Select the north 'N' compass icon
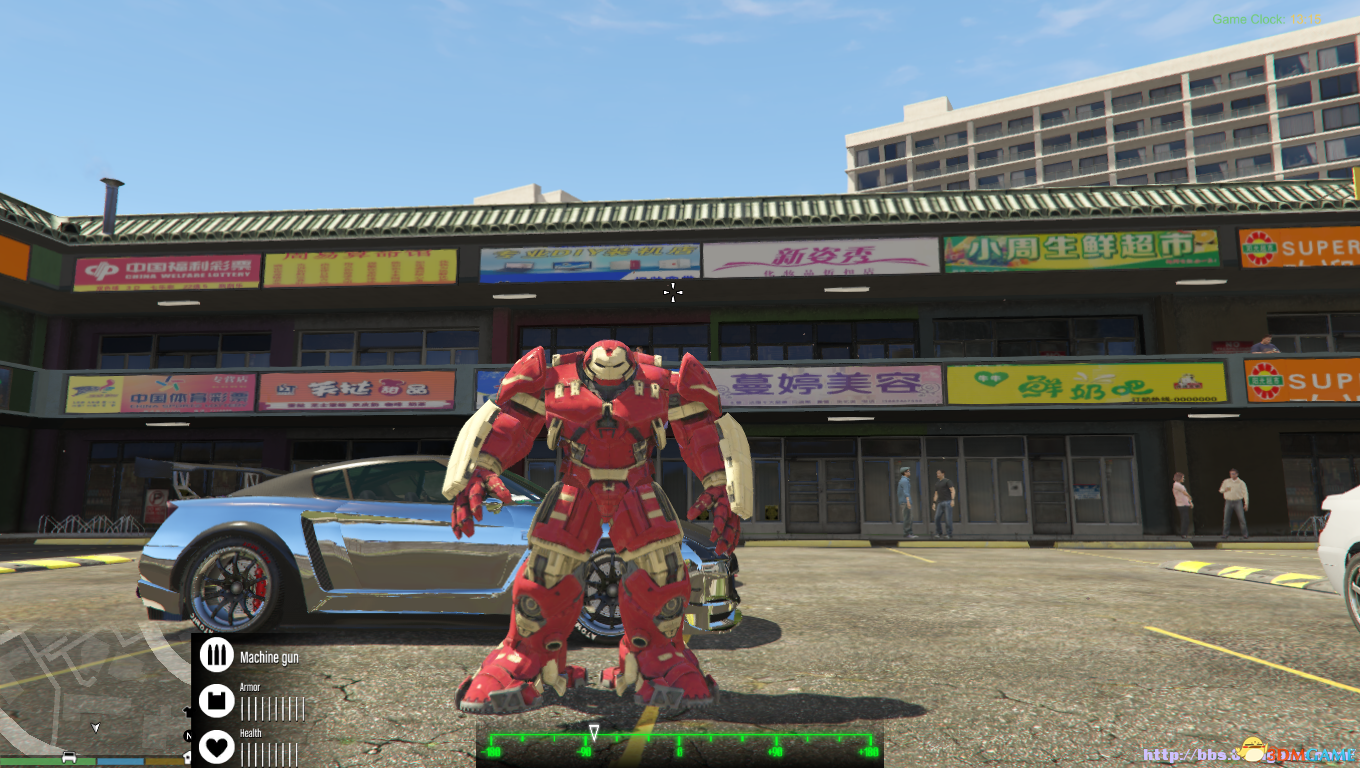The width and height of the screenshot is (1360, 768). point(190,735)
